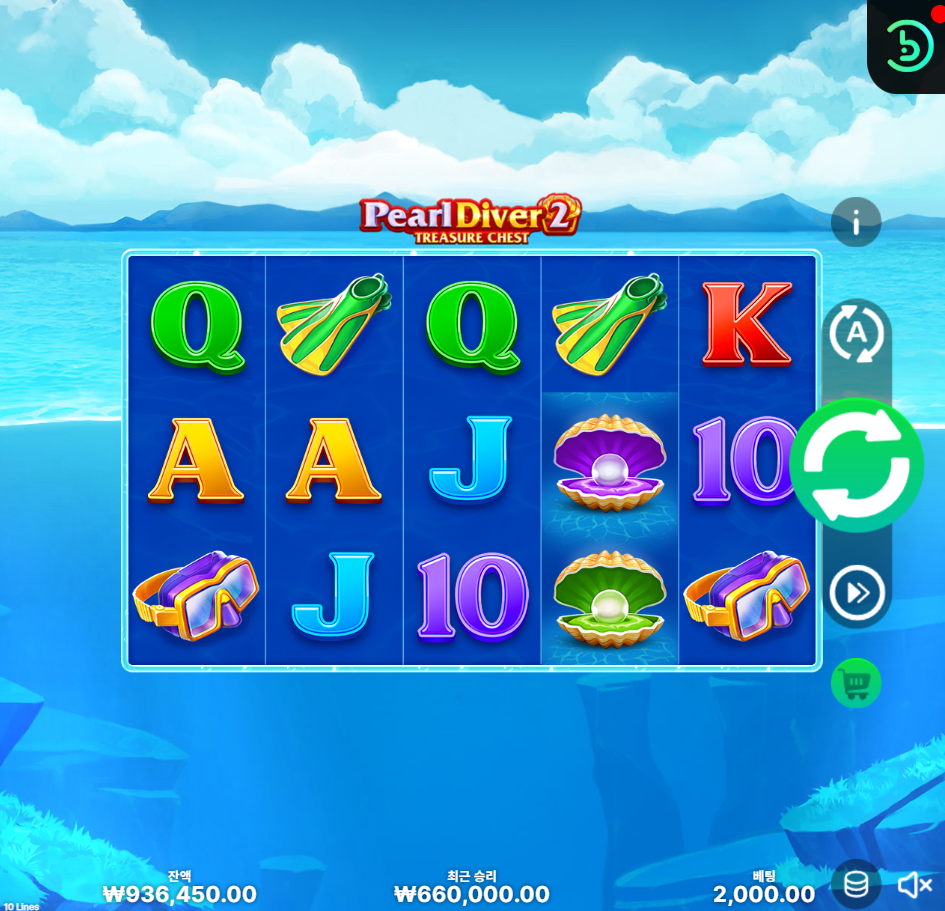
Task: Open the shopping cart bonus buy
Action: pyautogui.click(x=856, y=683)
